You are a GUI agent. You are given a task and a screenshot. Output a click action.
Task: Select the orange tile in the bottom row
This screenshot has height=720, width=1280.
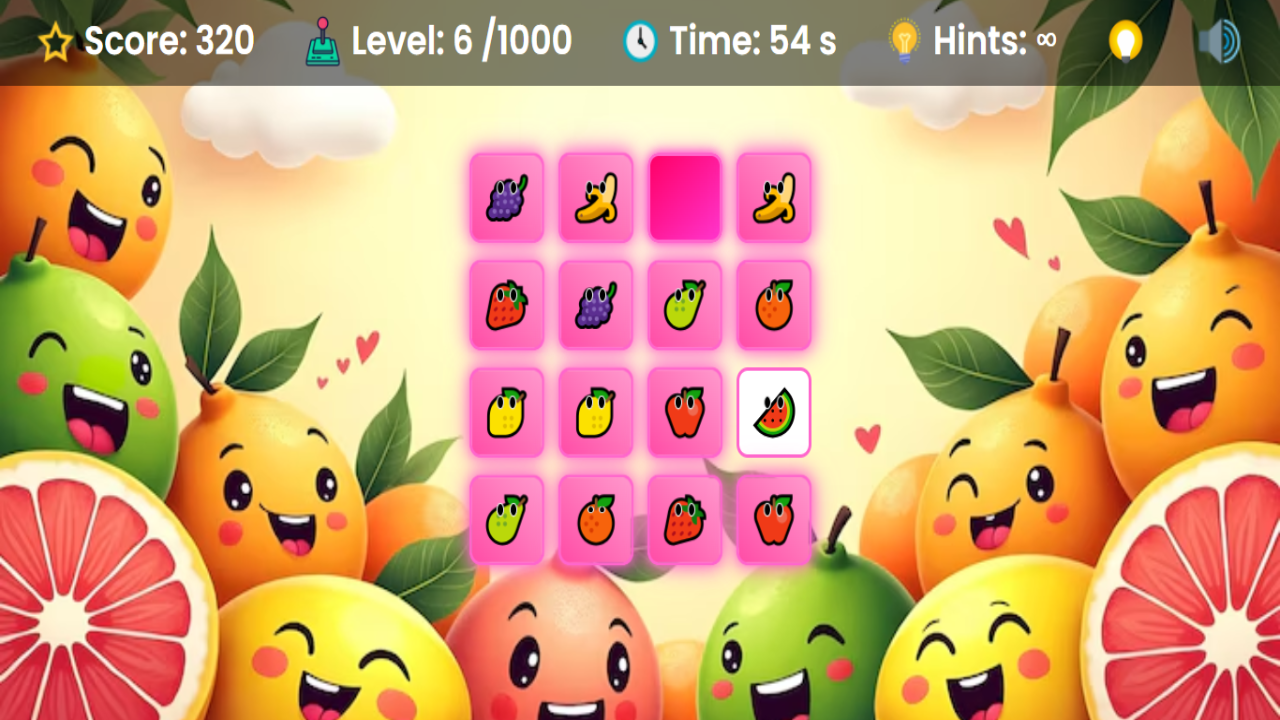tap(596, 519)
